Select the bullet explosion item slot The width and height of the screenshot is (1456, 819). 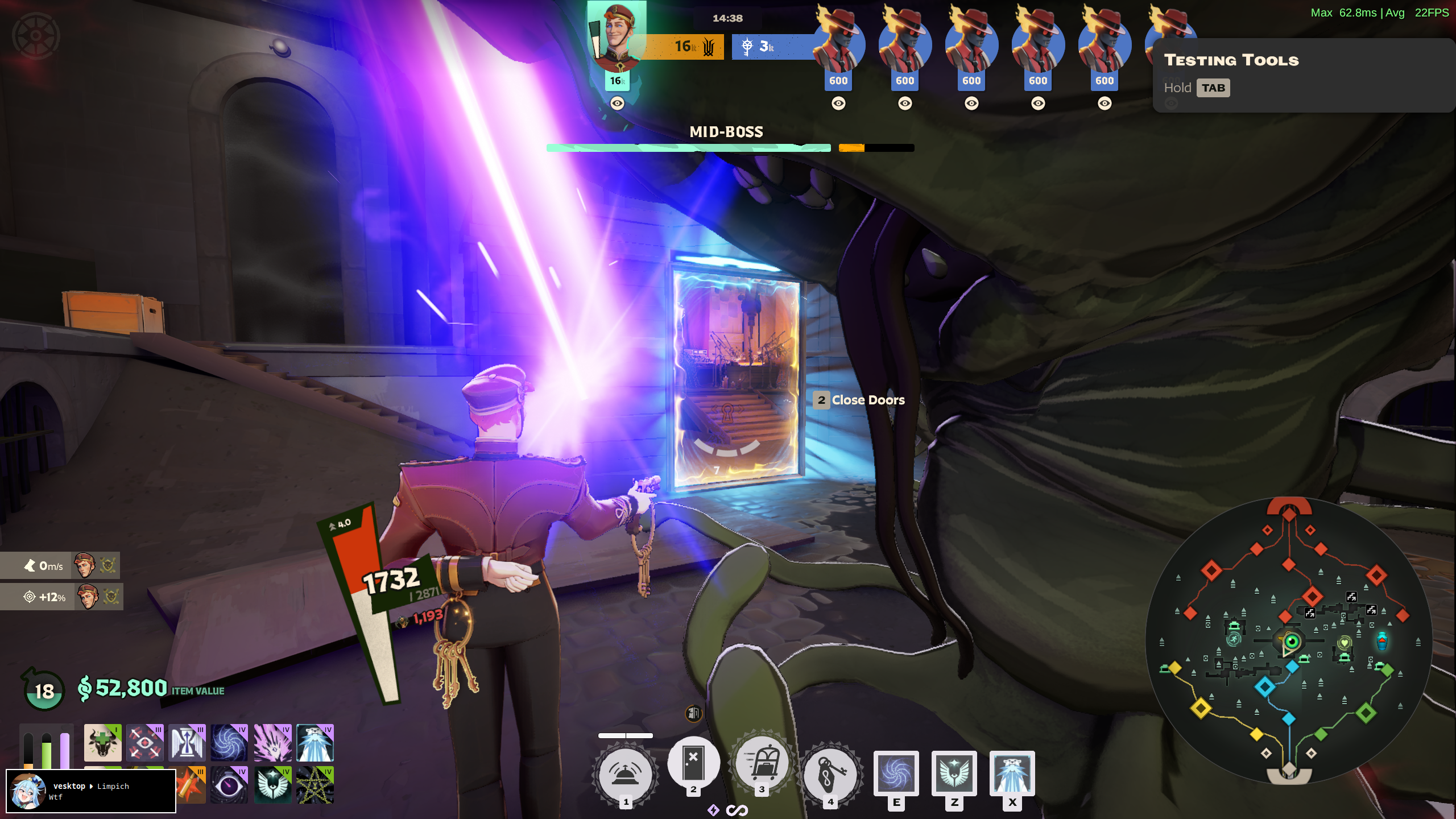[x=191, y=785]
